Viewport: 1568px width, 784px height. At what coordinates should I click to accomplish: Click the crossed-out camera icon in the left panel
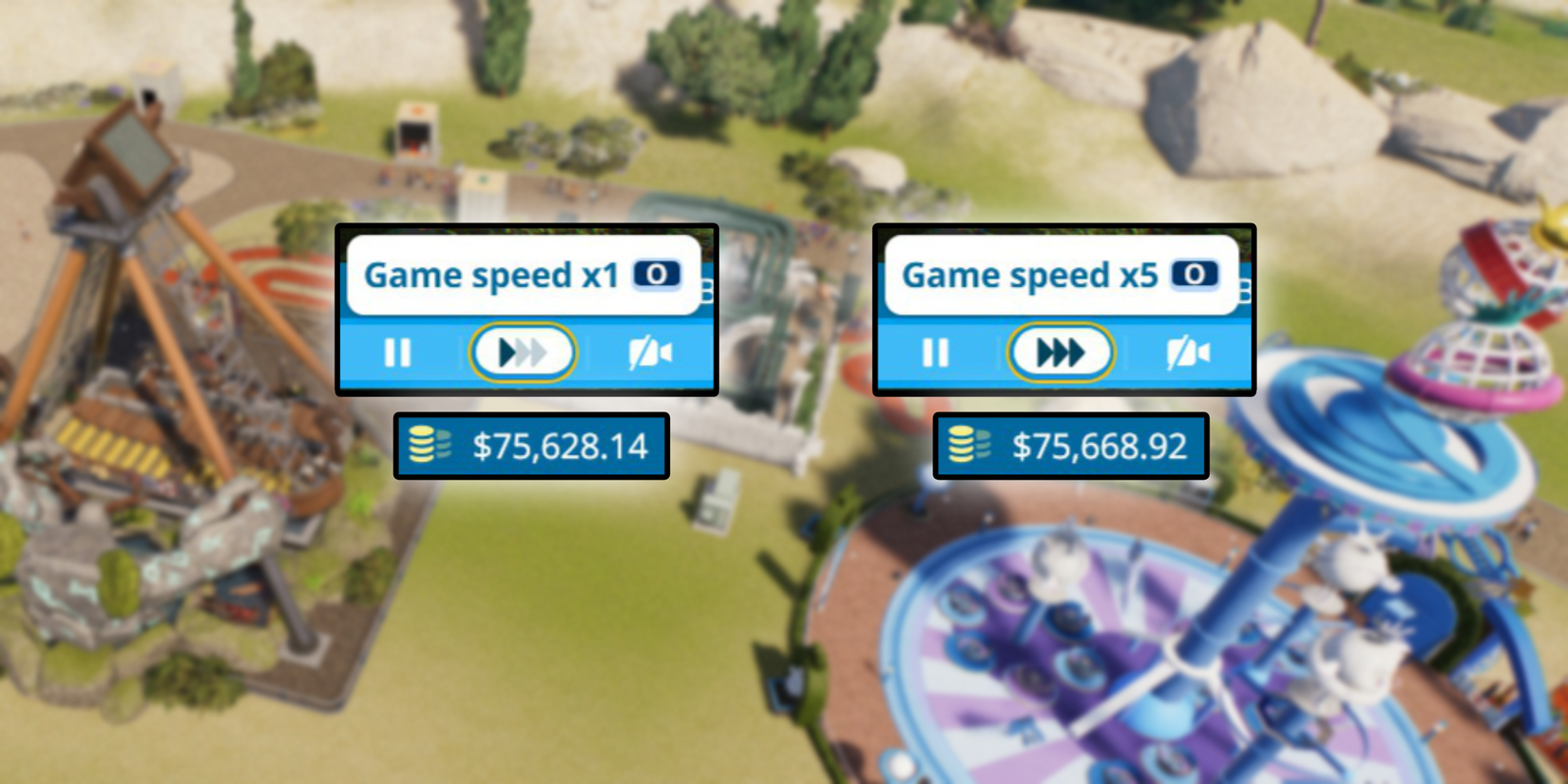click(651, 353)
